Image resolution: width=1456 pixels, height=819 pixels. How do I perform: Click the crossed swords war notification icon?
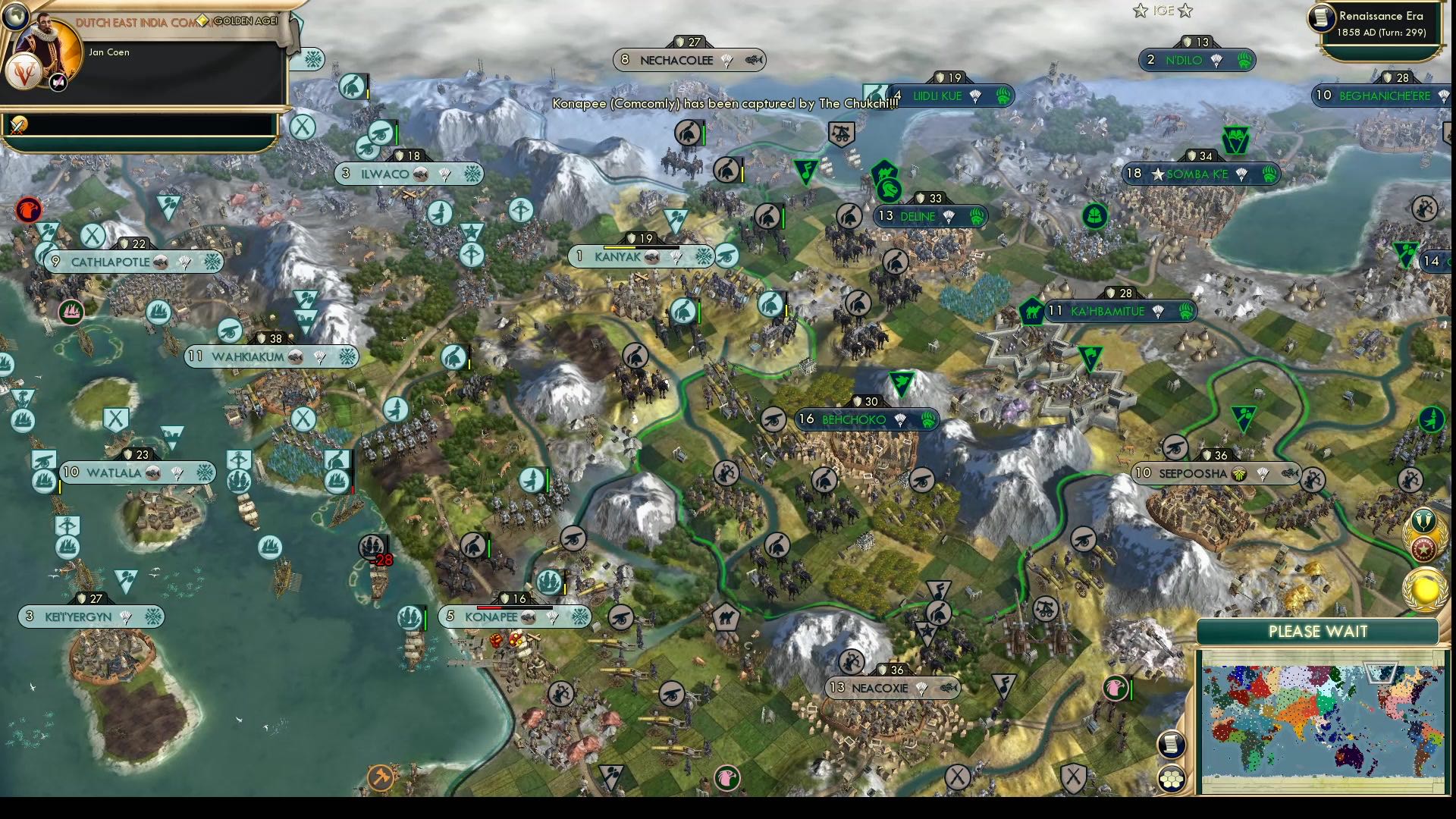18,124
